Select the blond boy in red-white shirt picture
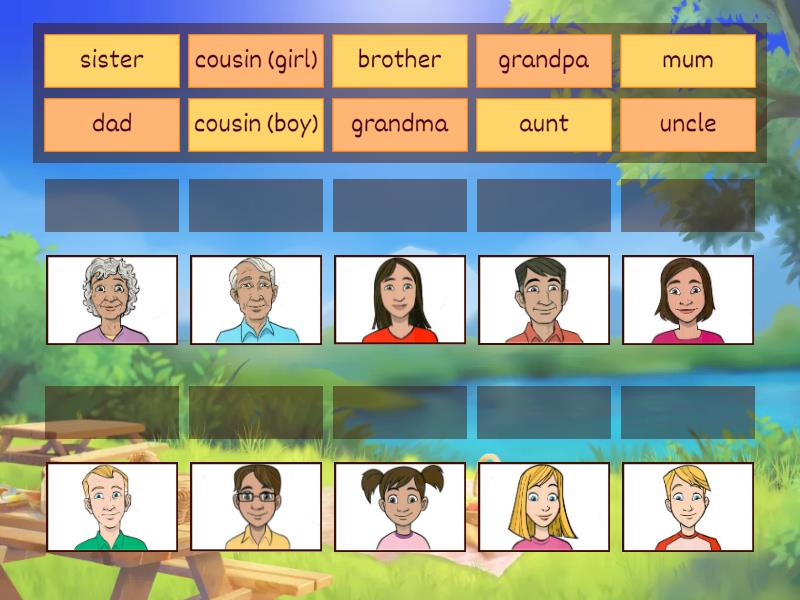Viewport: 800px width, 600px height. pyautogui.click(x=688, y=507)
